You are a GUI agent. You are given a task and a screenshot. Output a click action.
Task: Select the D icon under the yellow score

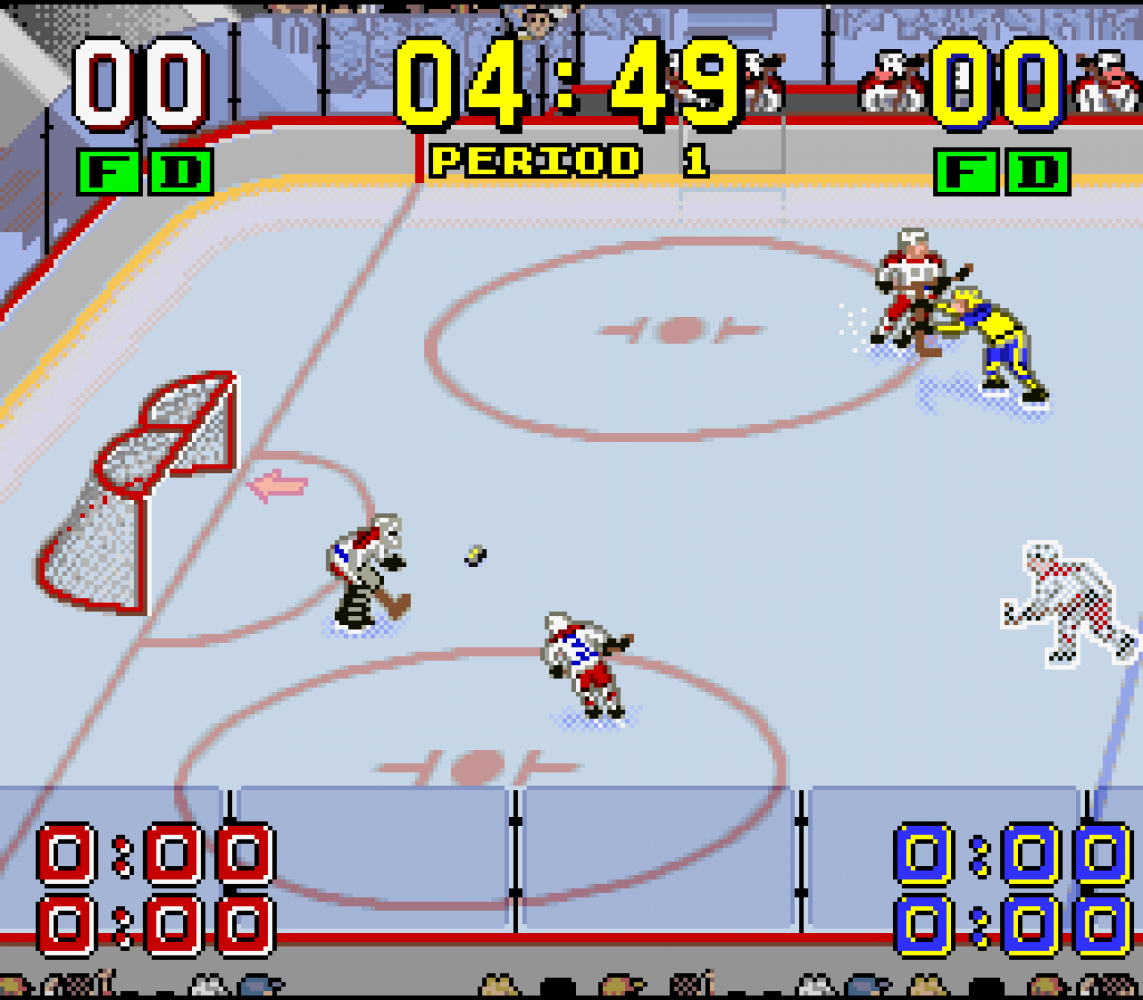pos(1038,171)
